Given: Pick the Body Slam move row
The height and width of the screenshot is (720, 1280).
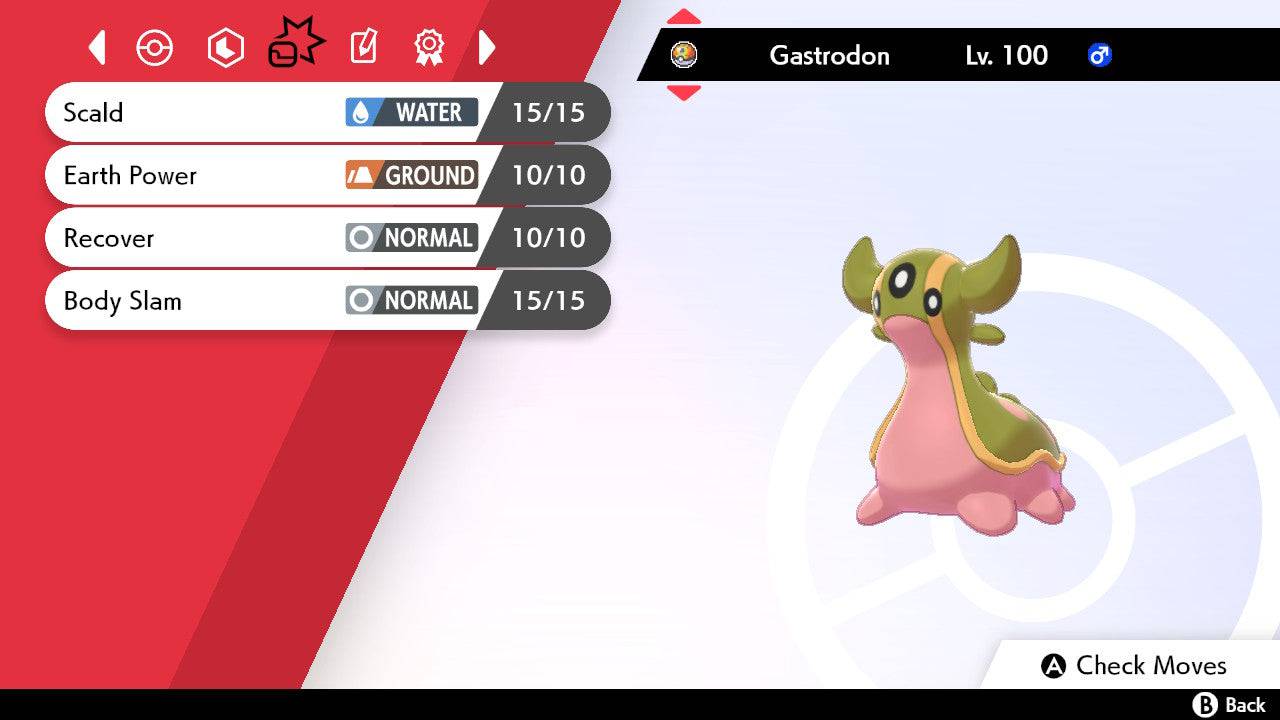Looking at the screenshot, I should click(327, 300).
